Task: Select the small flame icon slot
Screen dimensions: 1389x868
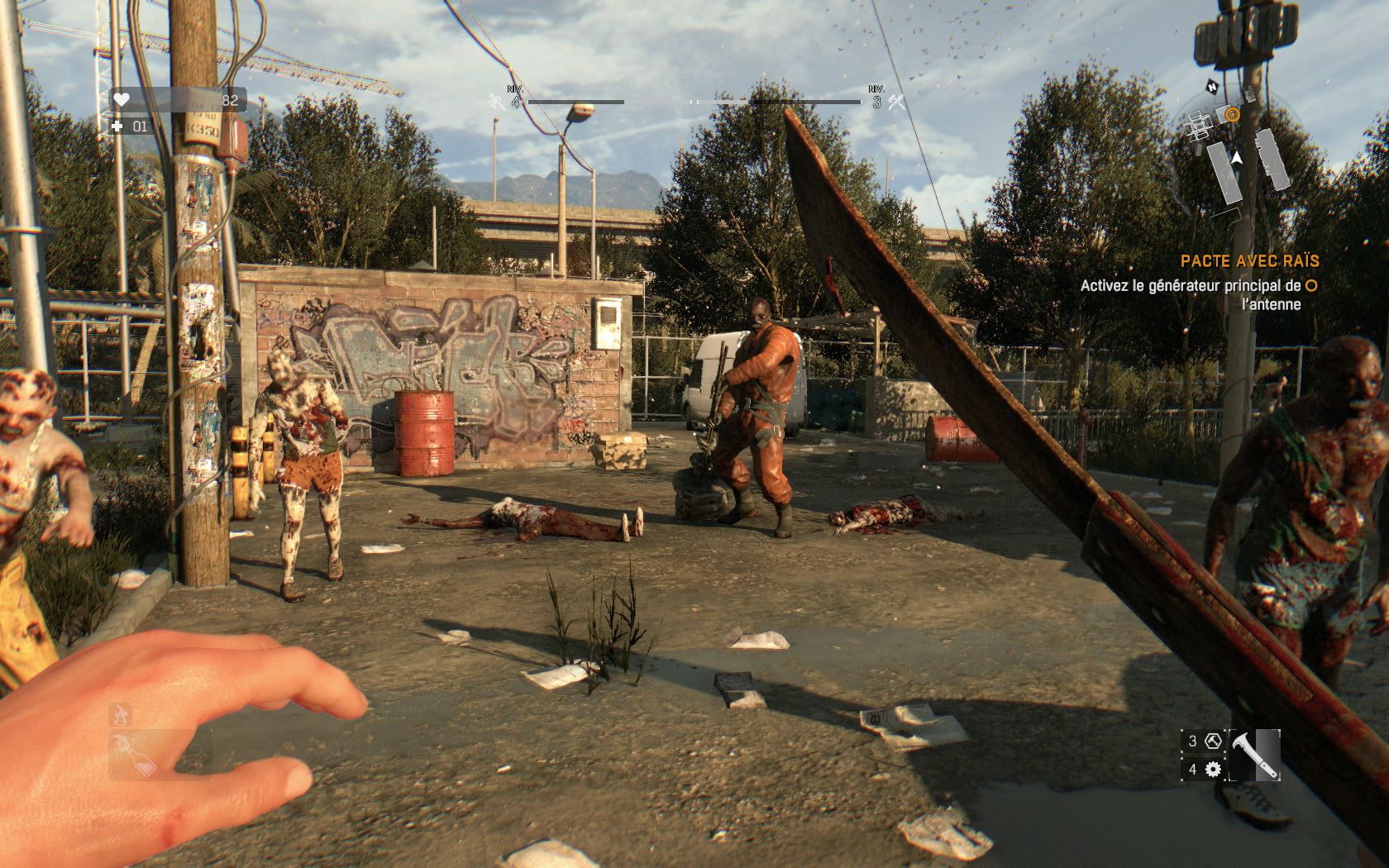Action: click(121, 713)
